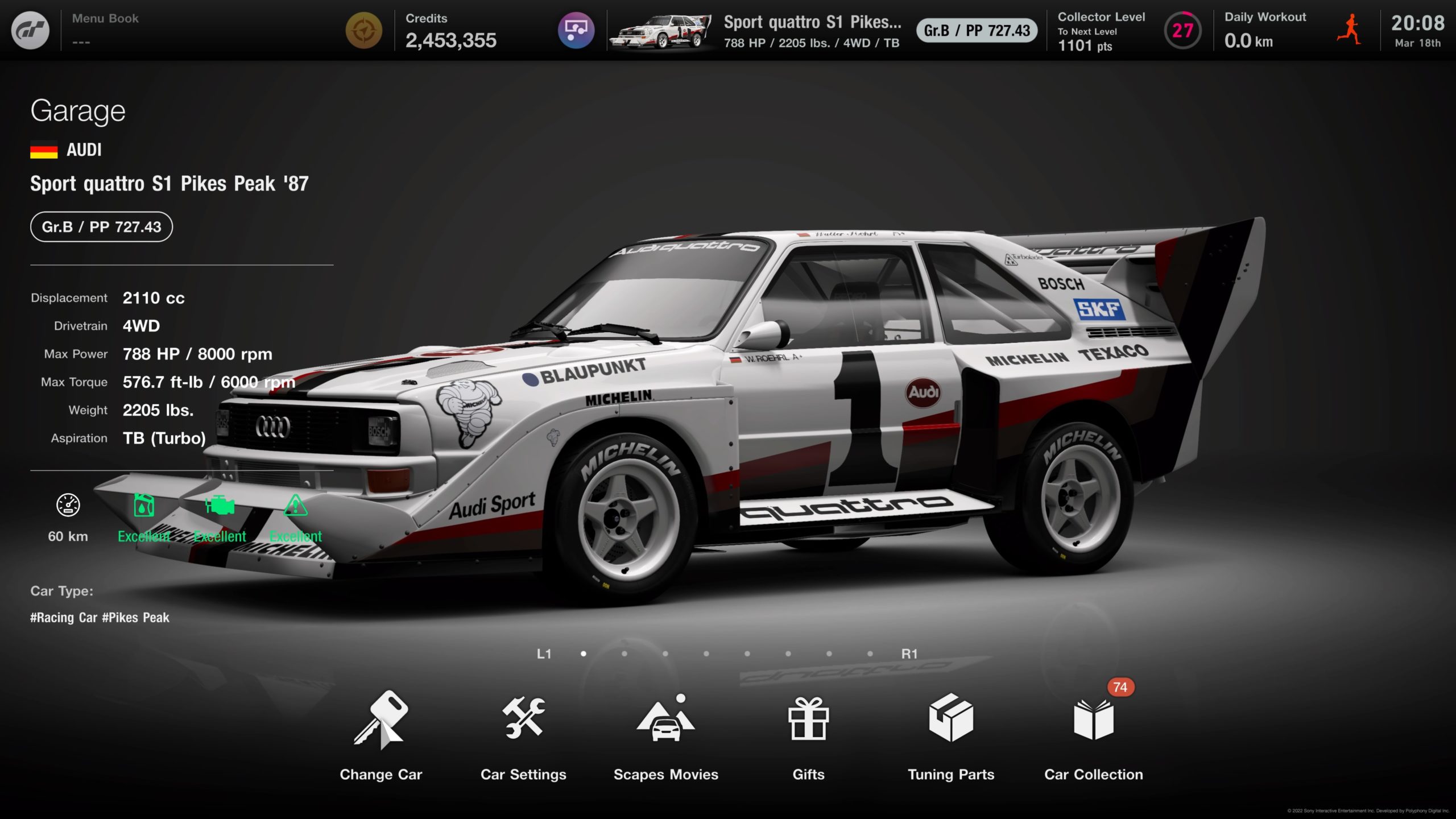This screenshot has width=1456, height=819.
Task: Check the oil condition icon
Action: pos(144,506)
